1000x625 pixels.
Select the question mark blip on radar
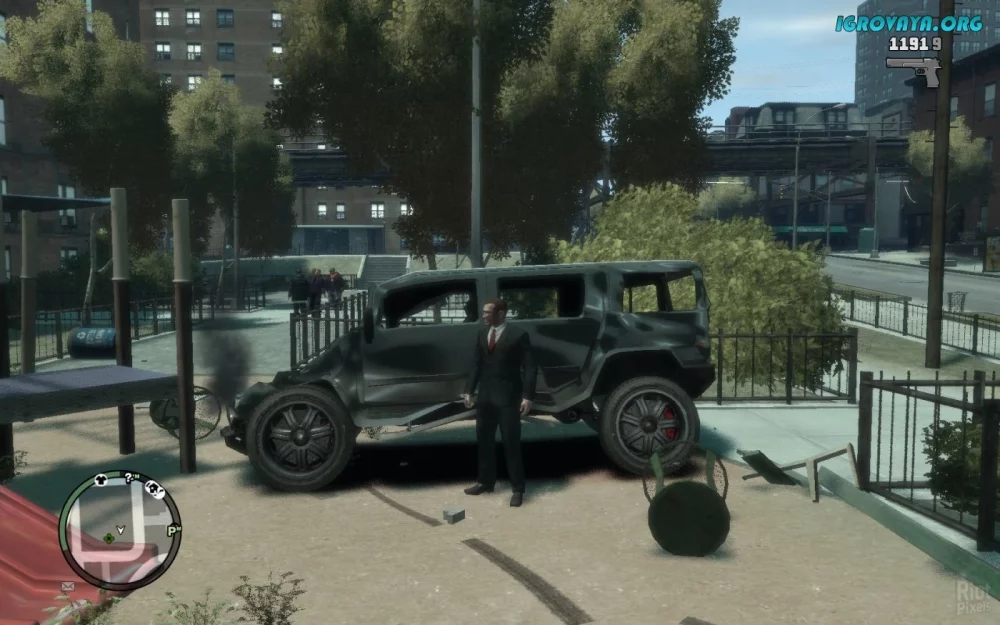(x=129, y=477)
